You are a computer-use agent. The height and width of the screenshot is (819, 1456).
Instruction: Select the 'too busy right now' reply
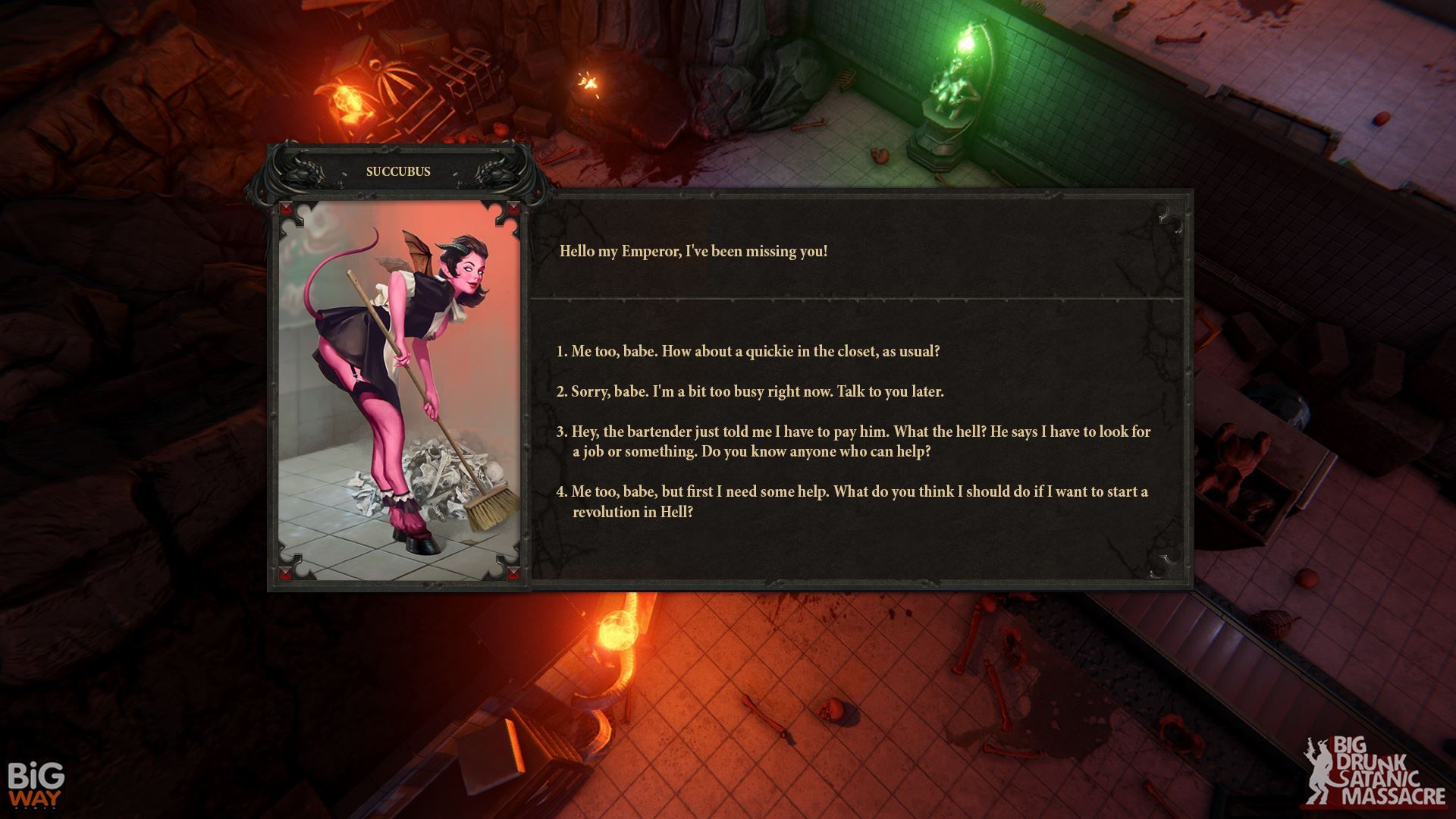click(750, 392)
